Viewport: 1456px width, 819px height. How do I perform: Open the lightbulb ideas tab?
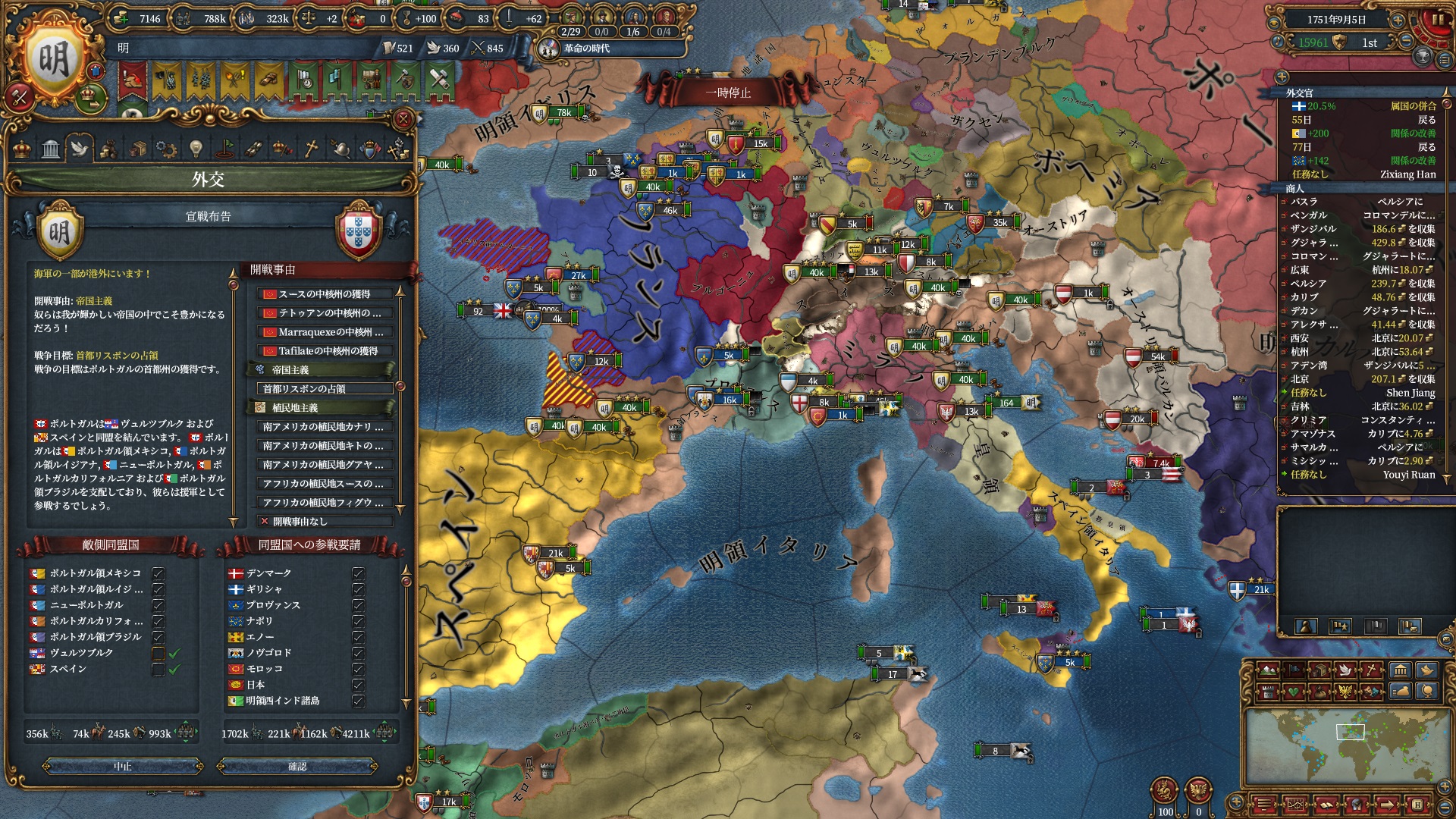(x=196, y=148)
